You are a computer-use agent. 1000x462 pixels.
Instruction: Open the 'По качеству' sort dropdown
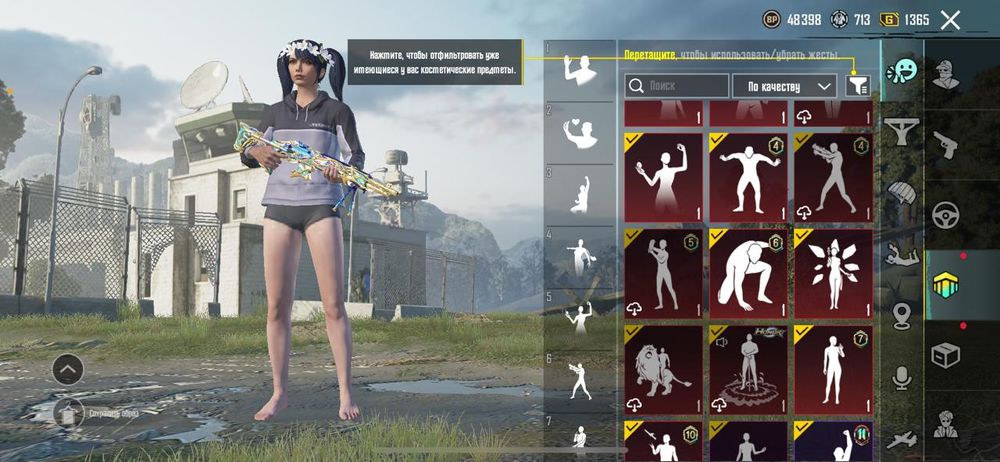(784, 86)
